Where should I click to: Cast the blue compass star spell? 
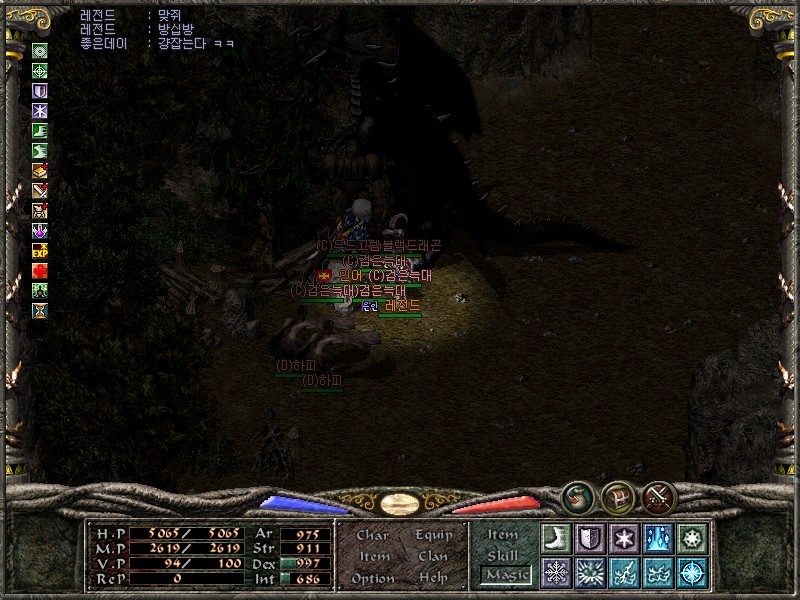point(691,572)
